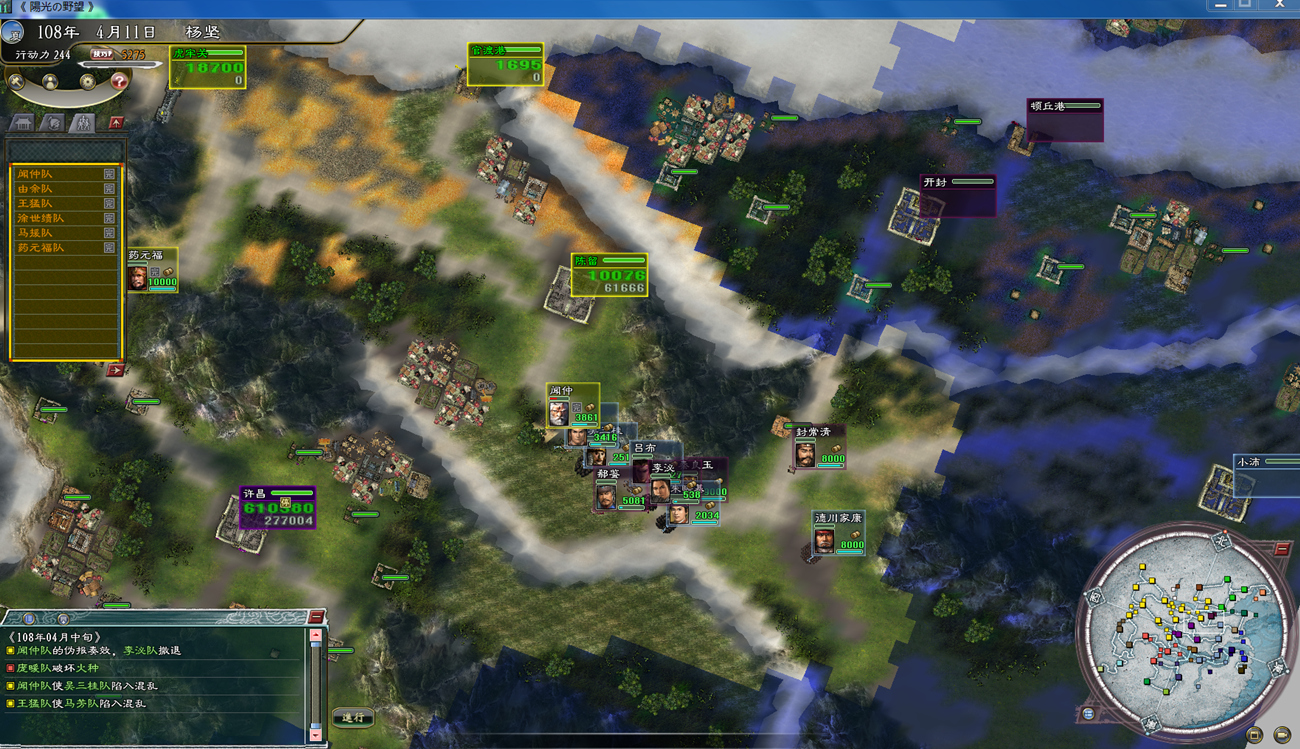This screenshot has width=1300, height=749.
Task: Minimize the message log panel
Action: coord(316,617)
